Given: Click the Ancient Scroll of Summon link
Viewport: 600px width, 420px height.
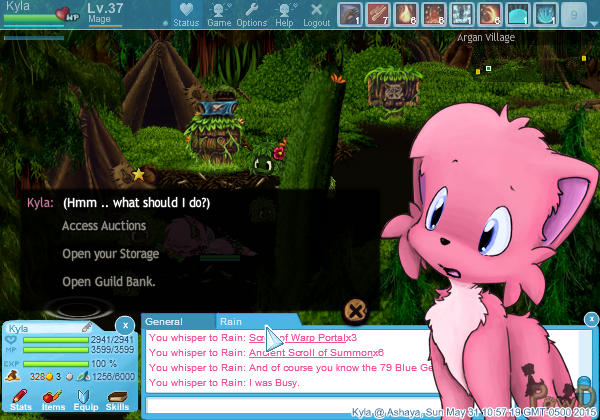Looking at the screenshot, I should (310, 352).
